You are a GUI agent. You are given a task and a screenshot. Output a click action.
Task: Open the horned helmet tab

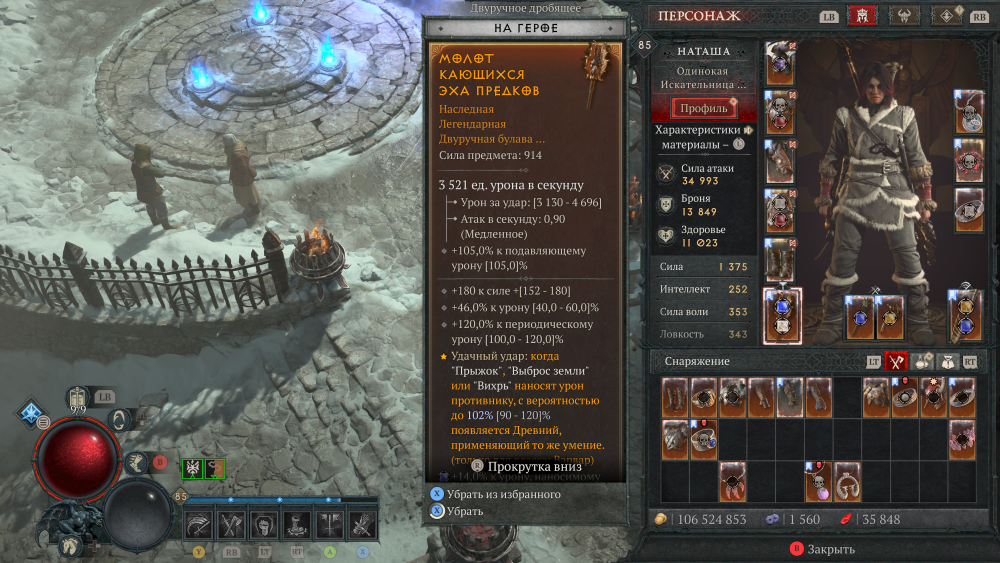point(903,16)
